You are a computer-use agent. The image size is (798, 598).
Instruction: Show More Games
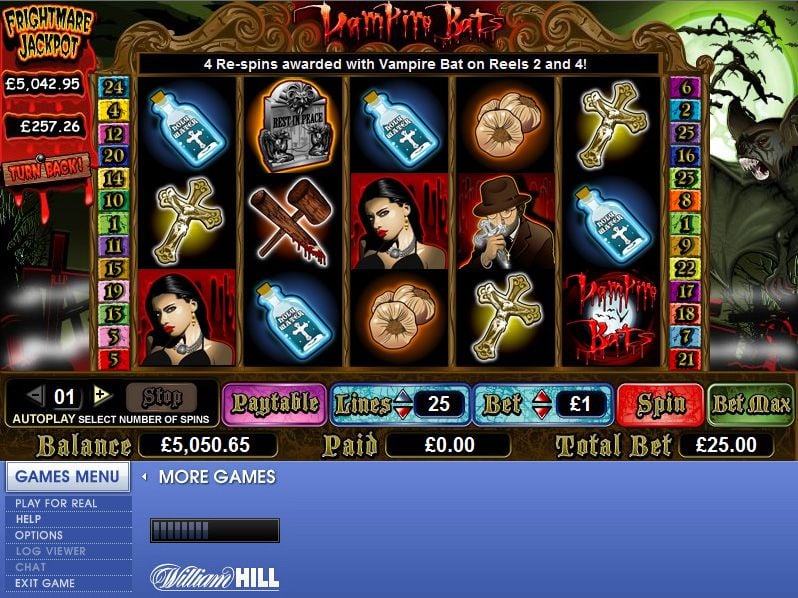pyautogui.click(x=216, y=477)
